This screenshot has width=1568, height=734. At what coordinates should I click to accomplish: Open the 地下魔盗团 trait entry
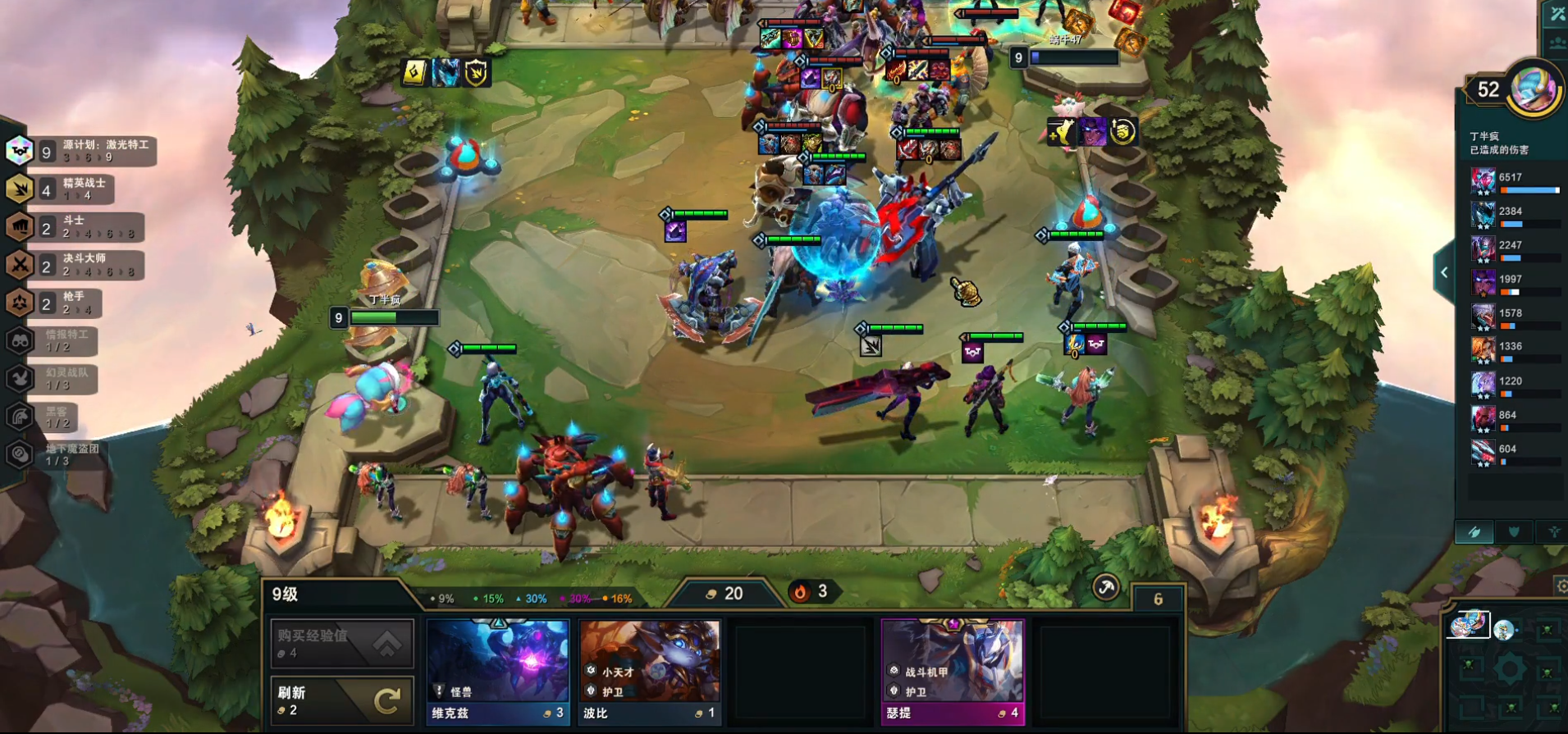pyautogui.click(x=56, y=454)
